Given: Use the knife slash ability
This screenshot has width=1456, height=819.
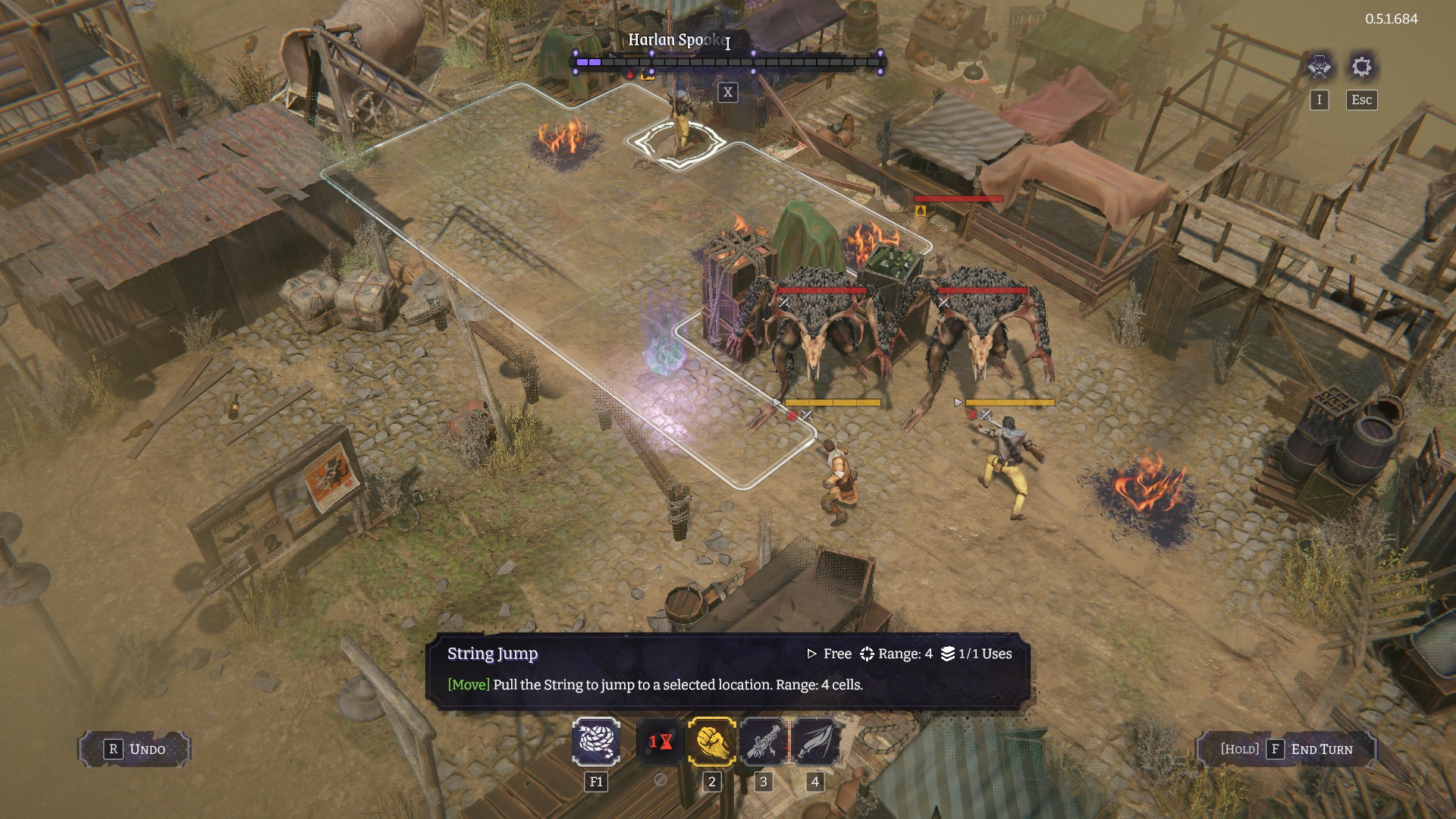Looking at the screenshot, I should click(x=814, y=741).
